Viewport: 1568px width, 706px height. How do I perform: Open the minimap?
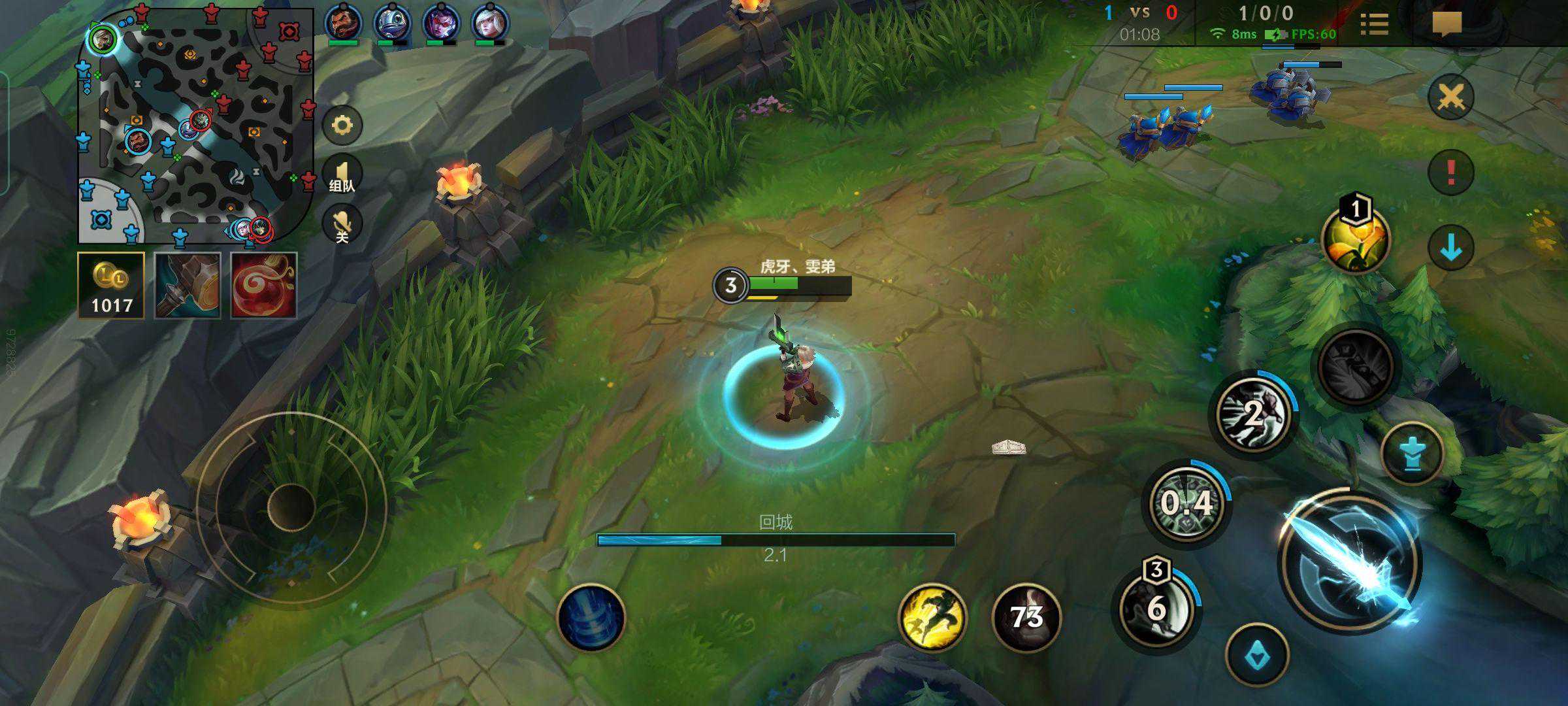click(195, 126)
